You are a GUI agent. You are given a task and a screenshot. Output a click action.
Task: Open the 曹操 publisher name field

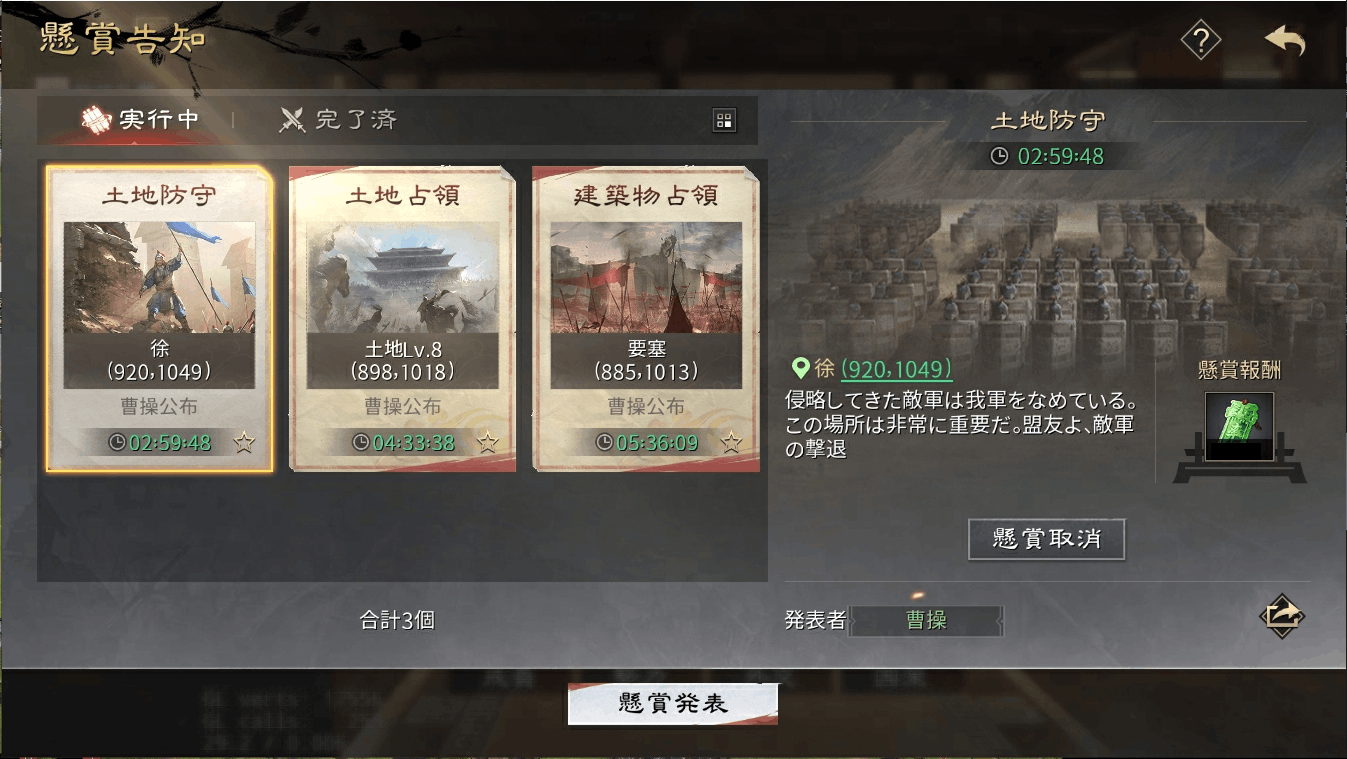tap(926, 620)
